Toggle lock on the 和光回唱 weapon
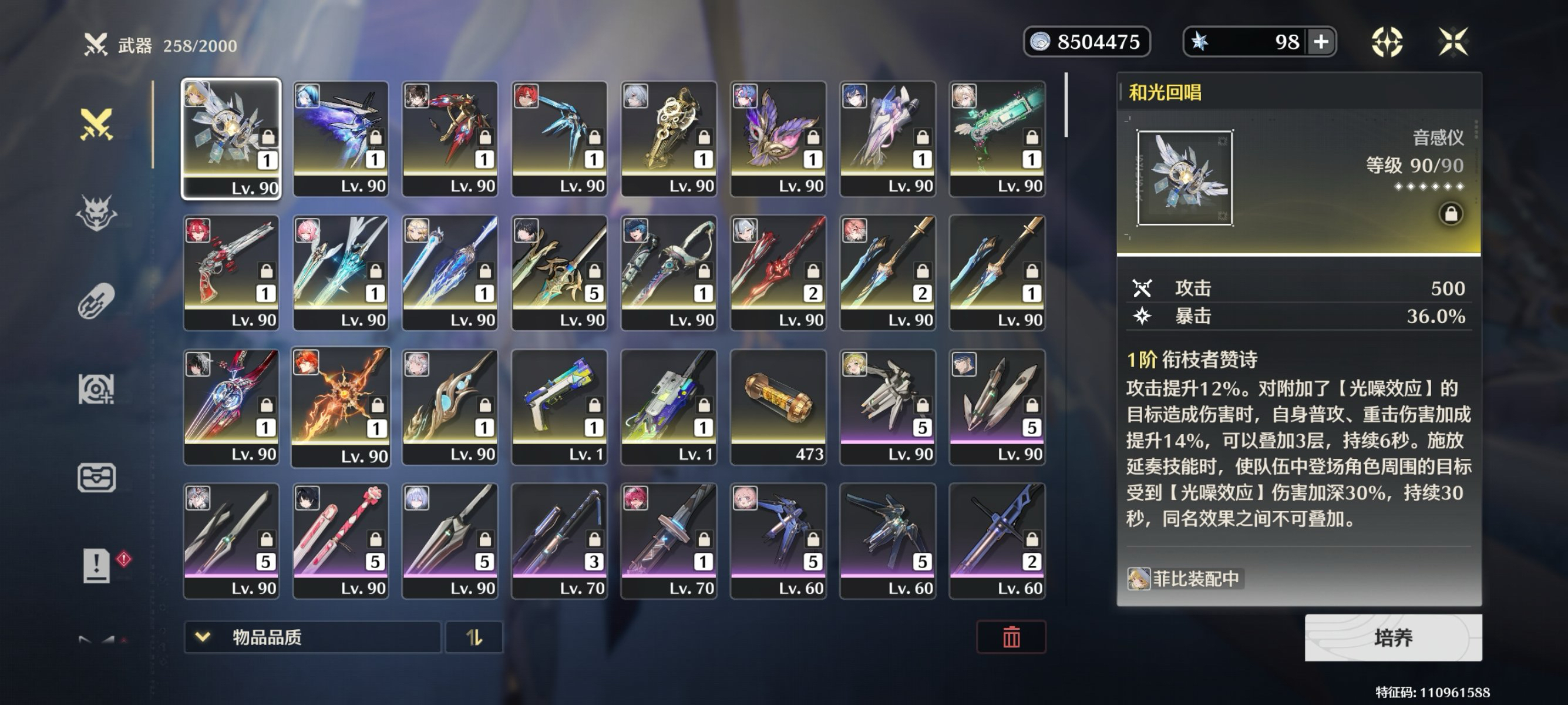This screenshot has width=1568, height=705. click(x=1451, y=214)
